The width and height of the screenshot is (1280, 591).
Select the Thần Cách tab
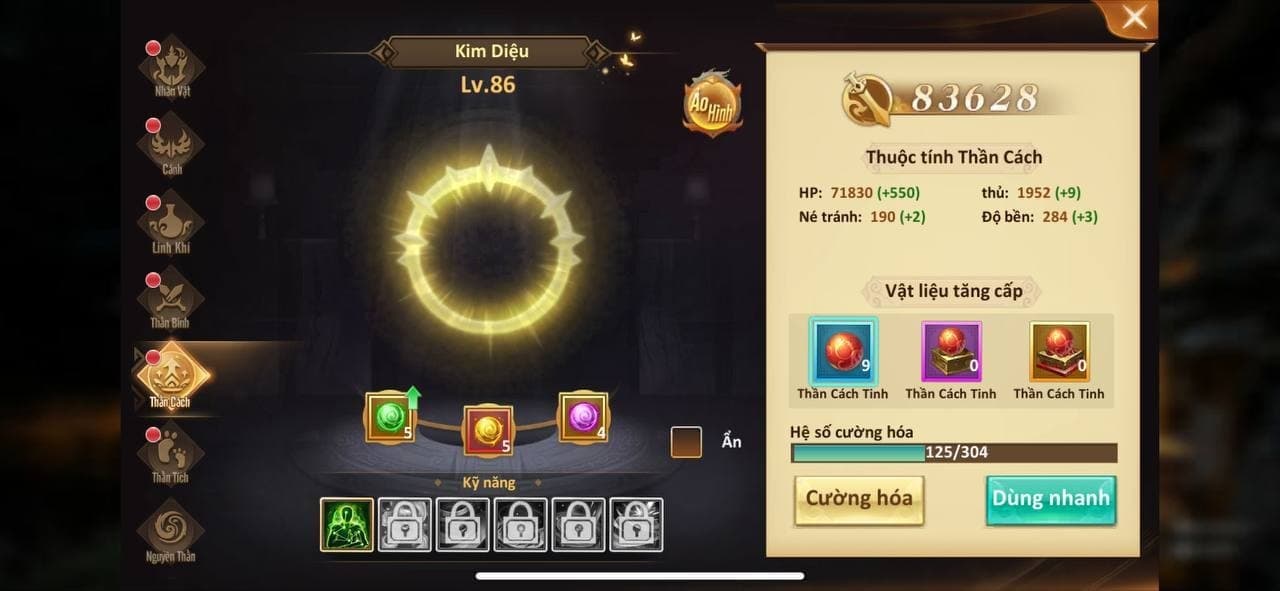click(x=171, y=376)
